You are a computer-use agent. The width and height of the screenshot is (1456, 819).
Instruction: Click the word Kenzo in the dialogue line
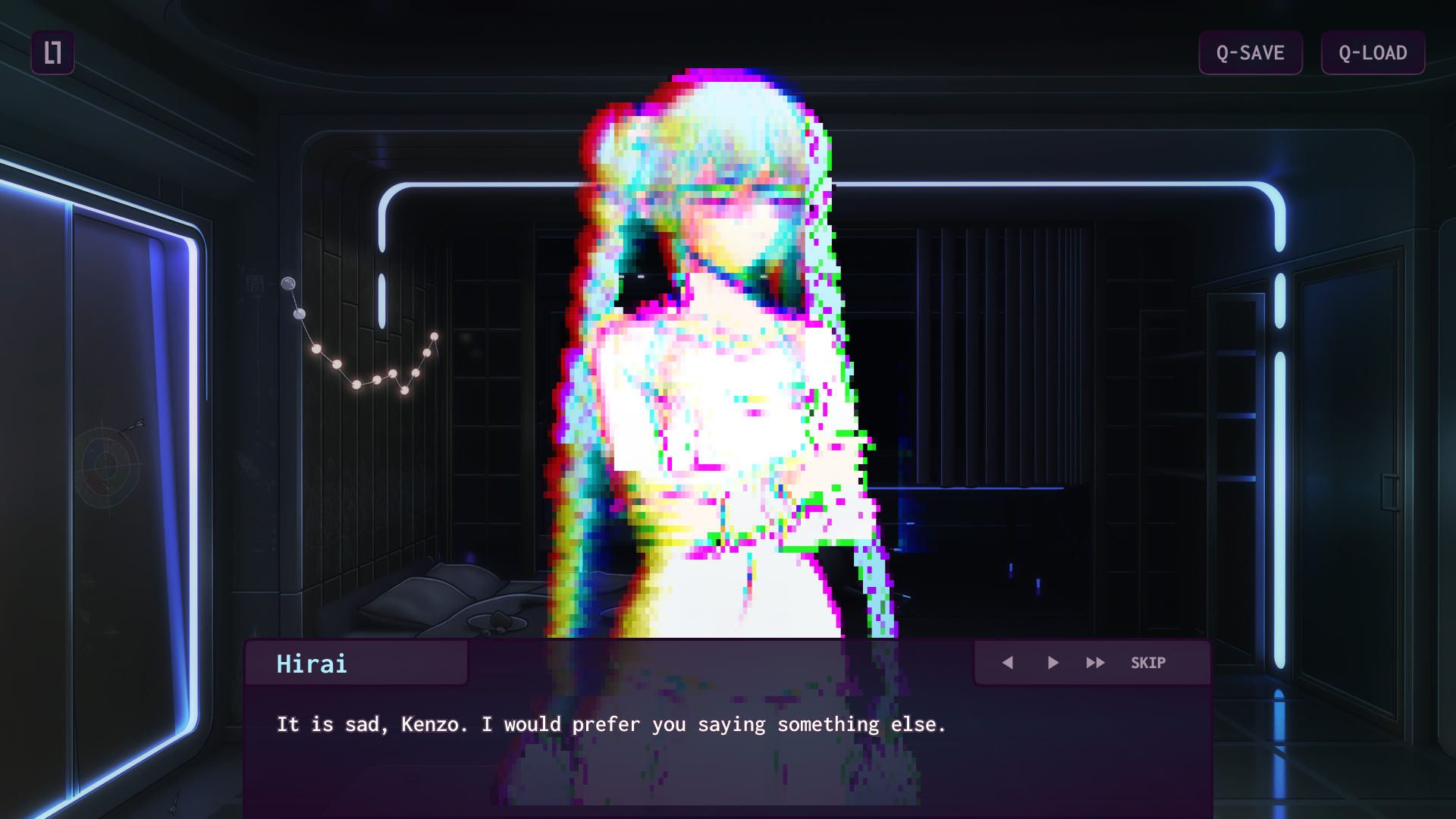pyautogui.click(x=432, y=724)
